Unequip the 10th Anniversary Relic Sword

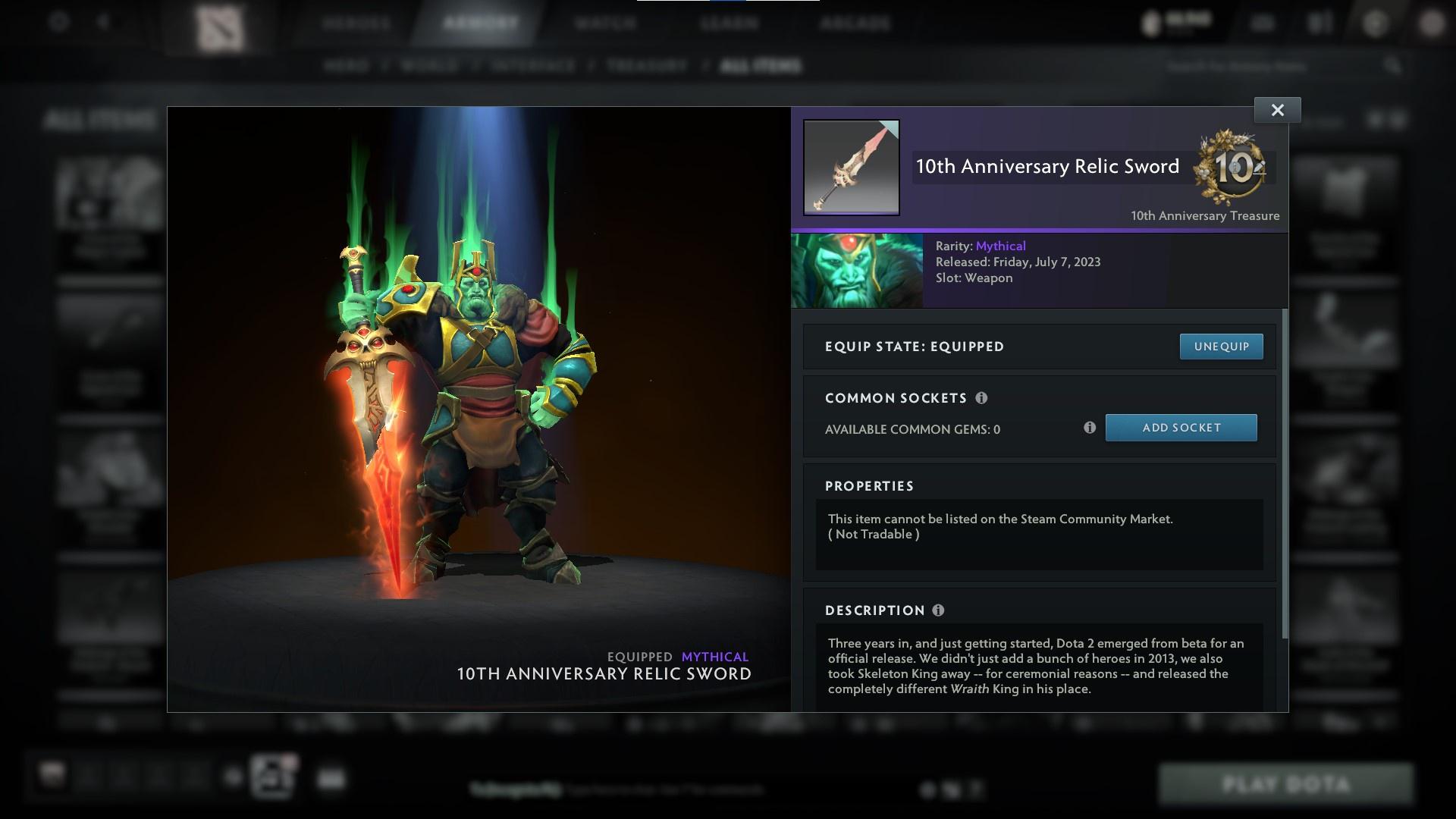tap(1221, 346)
